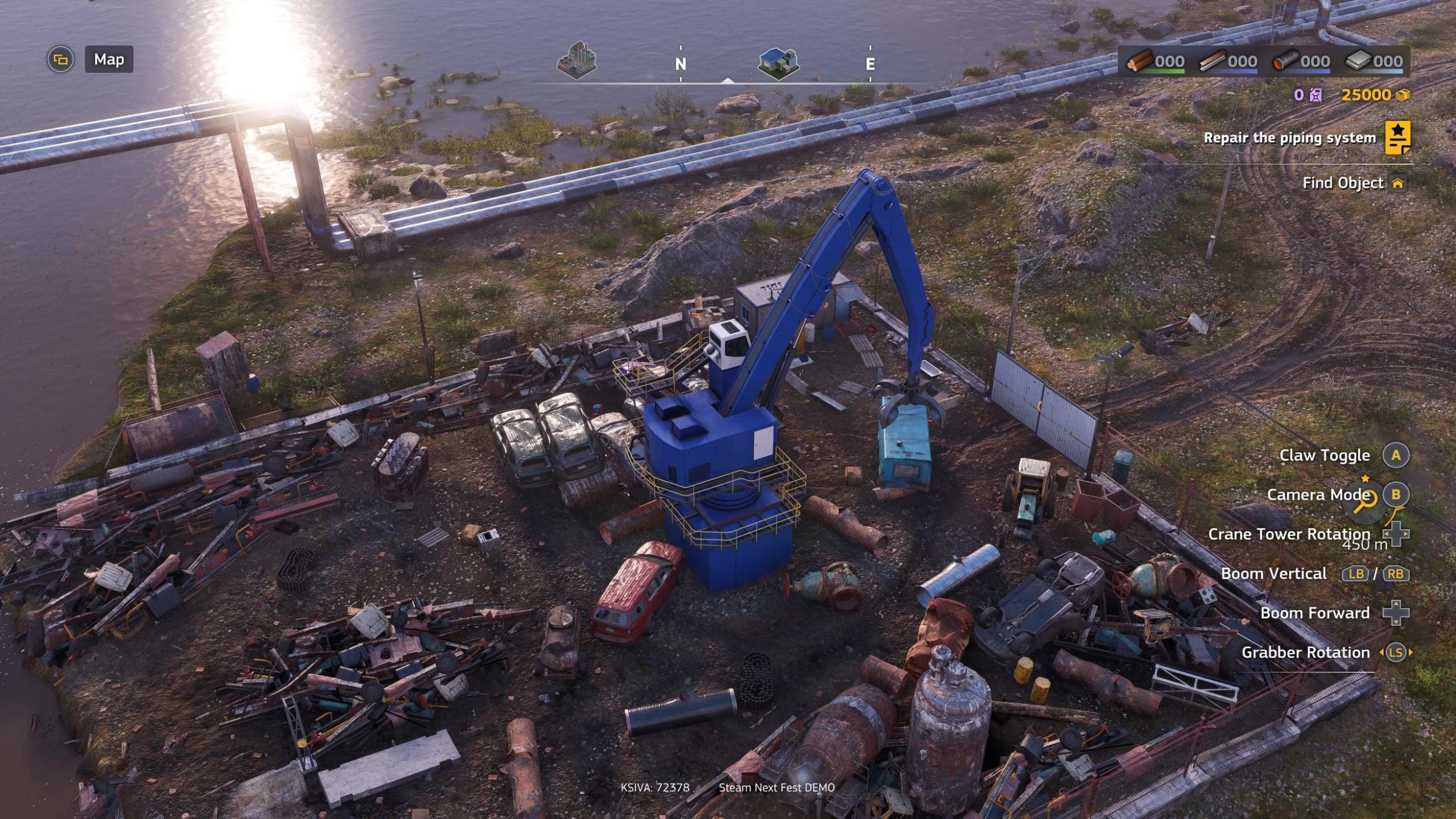
Task: Select the blue building compass marker
Action: coord(779,63)
